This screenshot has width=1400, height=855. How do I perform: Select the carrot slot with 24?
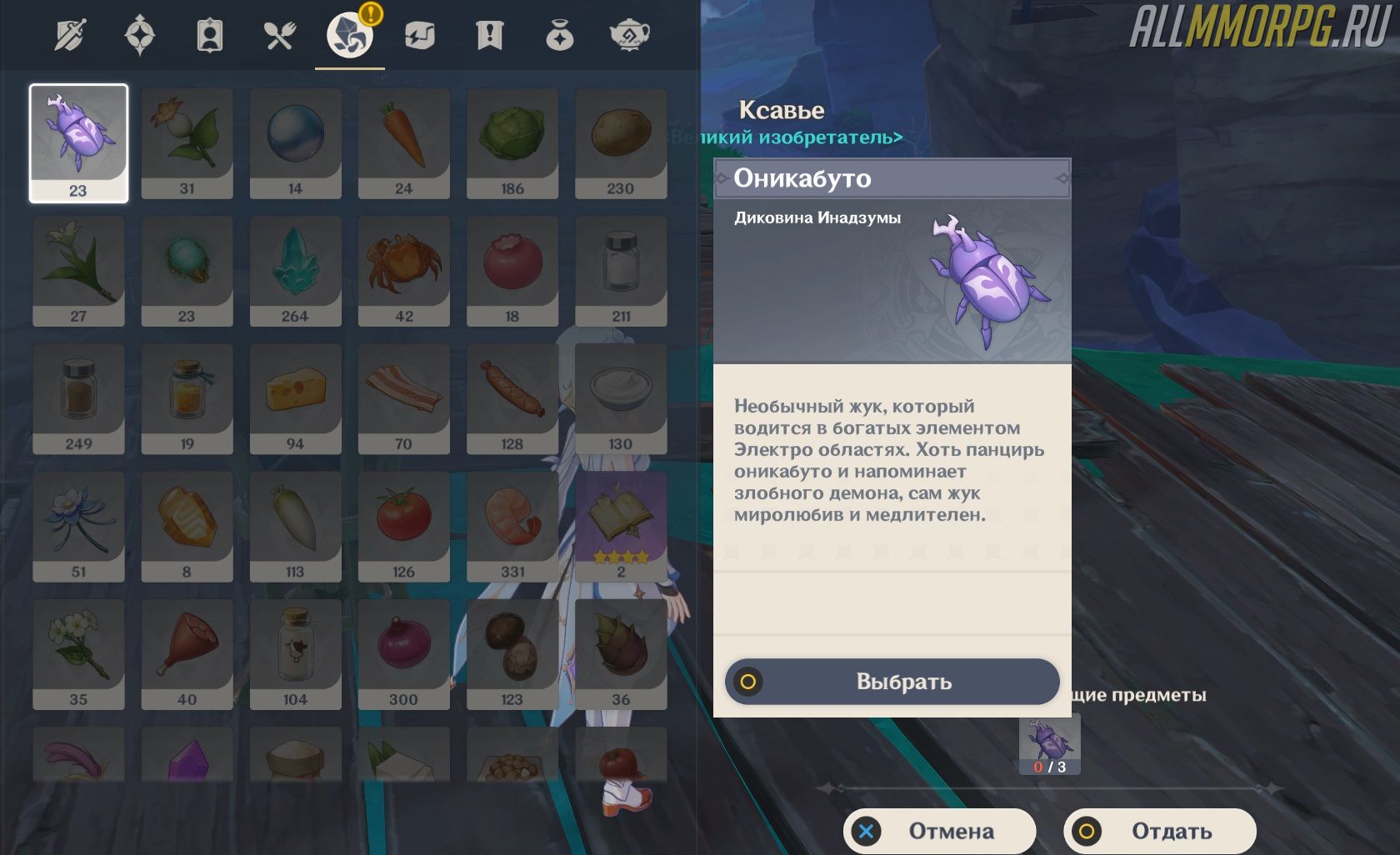403,142
